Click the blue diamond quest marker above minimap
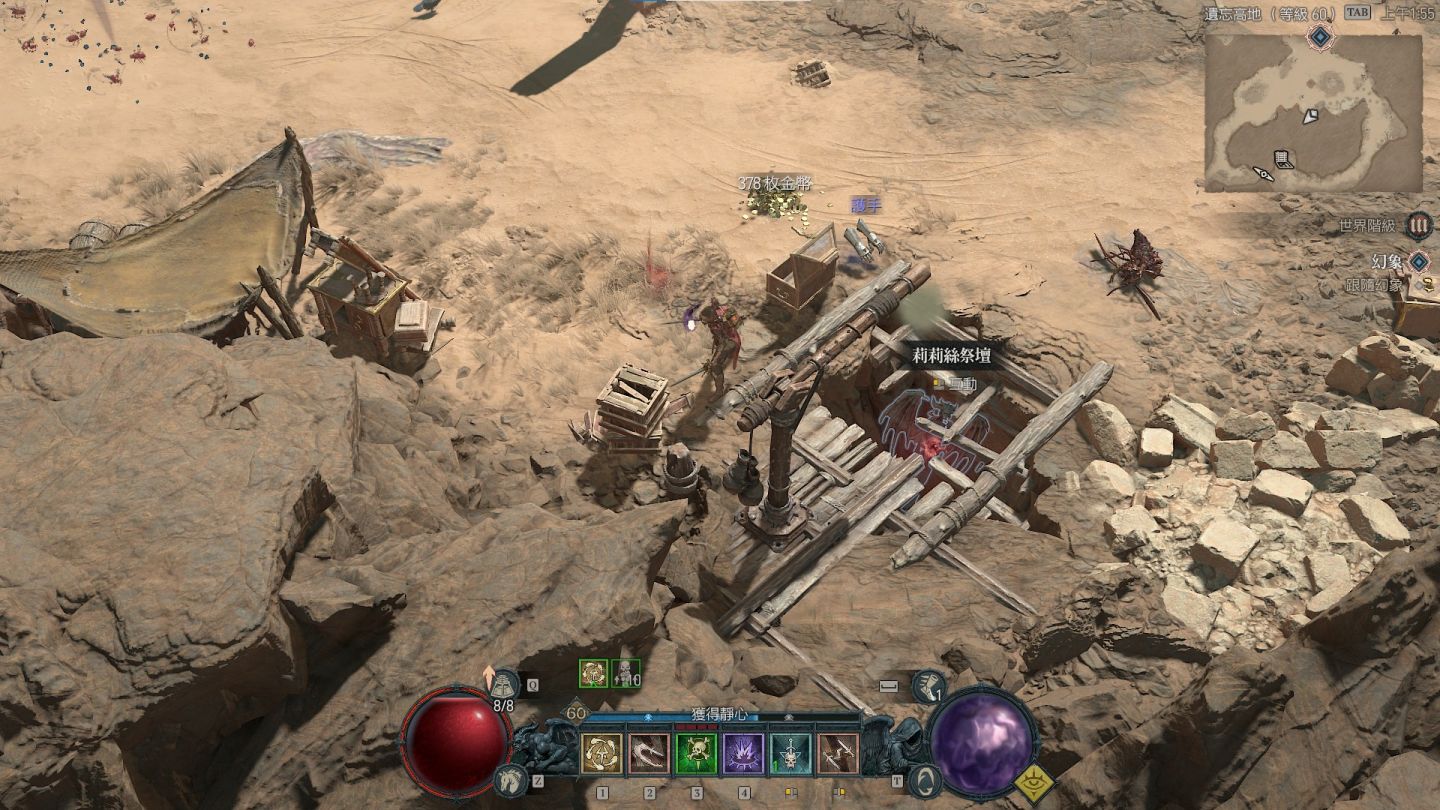 (1321, 37)
